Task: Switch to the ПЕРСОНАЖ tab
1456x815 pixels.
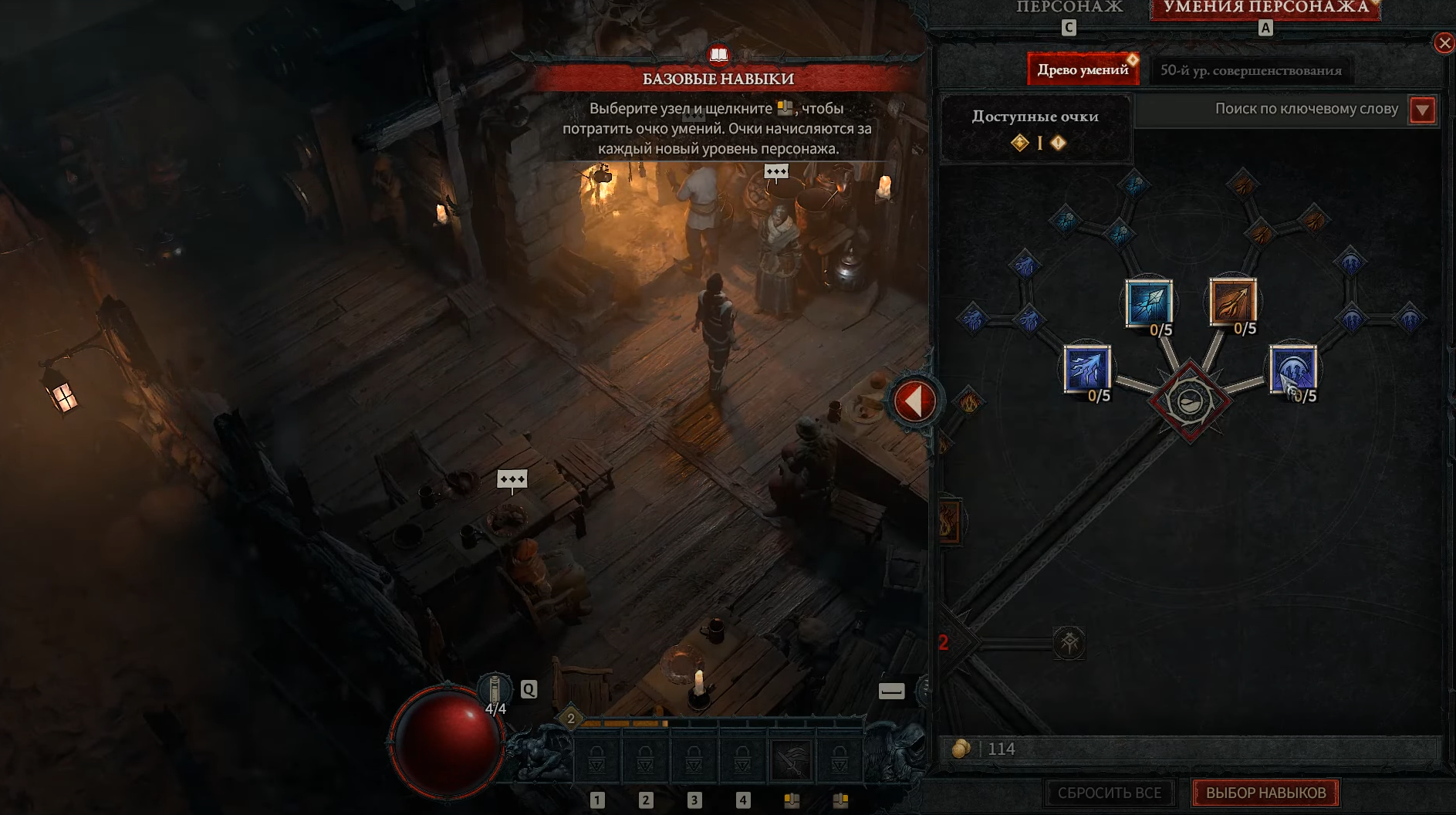Action: [x=1069, y=8]
